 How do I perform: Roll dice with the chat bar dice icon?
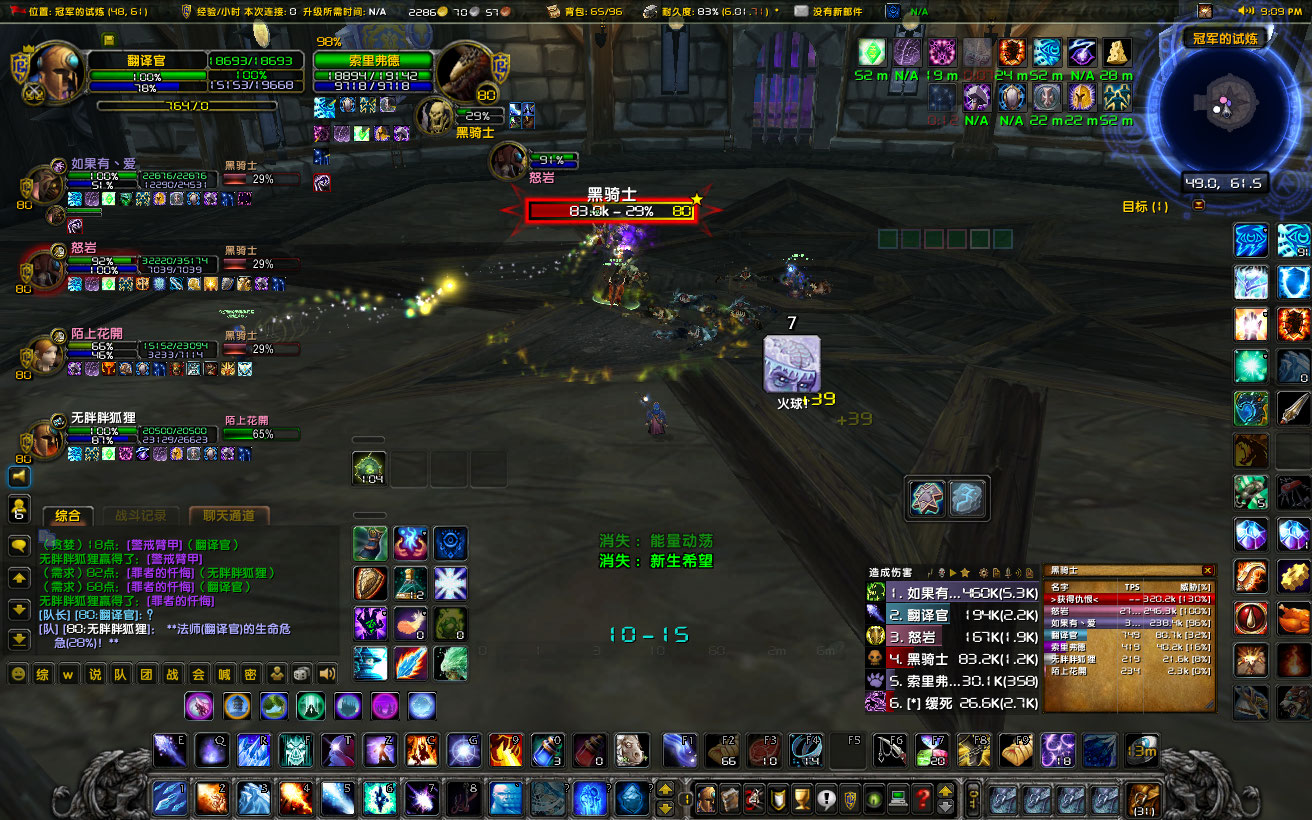[x=300, y=673]
